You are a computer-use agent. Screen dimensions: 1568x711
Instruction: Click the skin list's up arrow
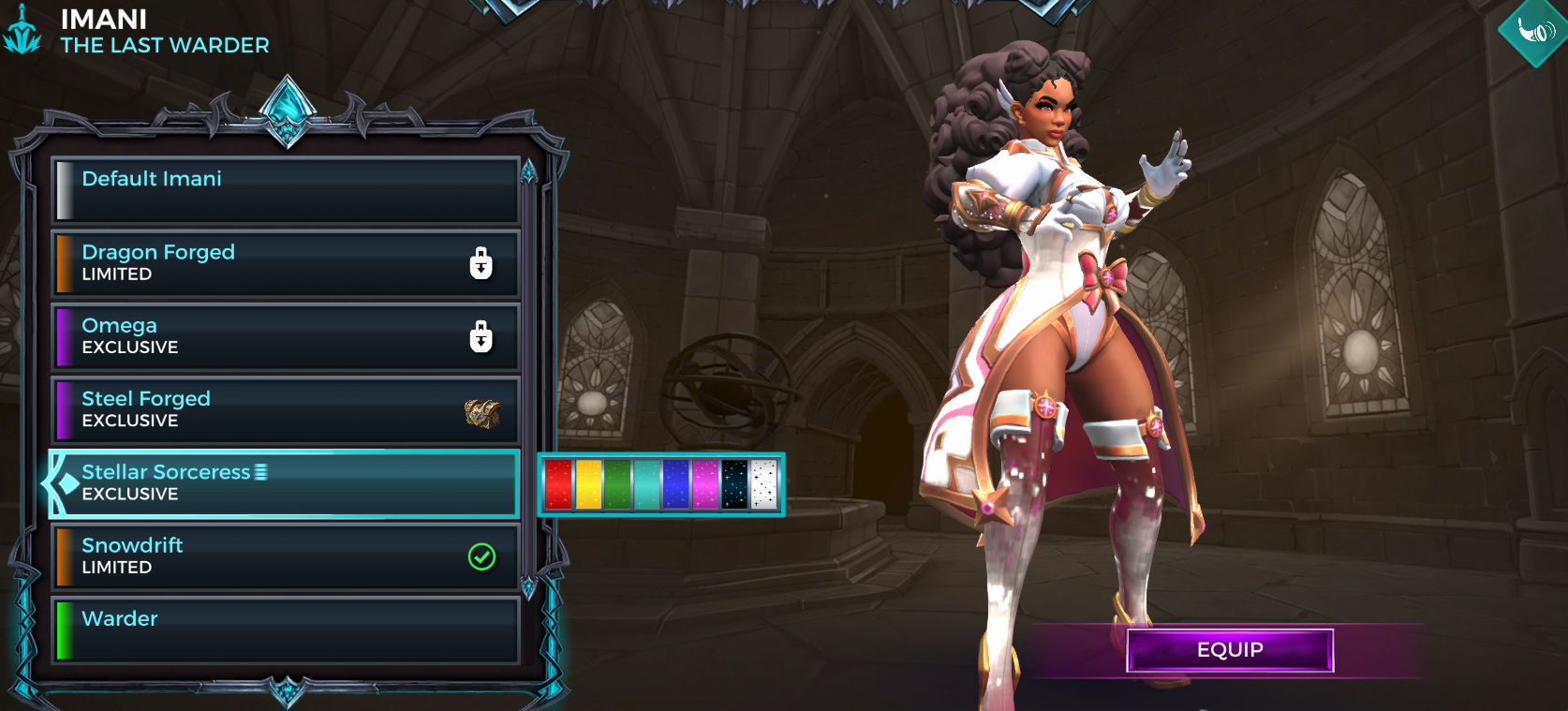529,171
